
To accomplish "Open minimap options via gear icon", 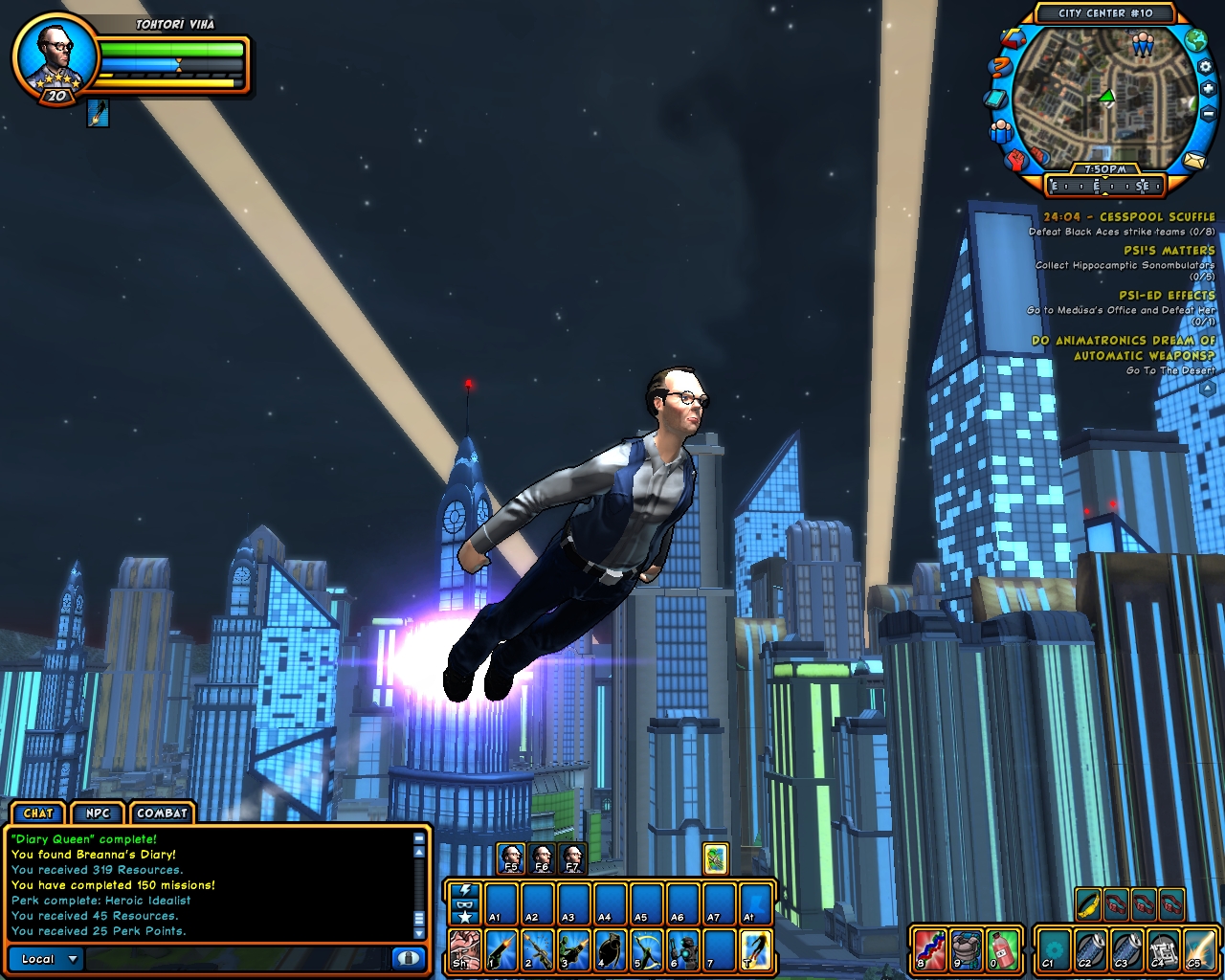I will pos(1204,66).
